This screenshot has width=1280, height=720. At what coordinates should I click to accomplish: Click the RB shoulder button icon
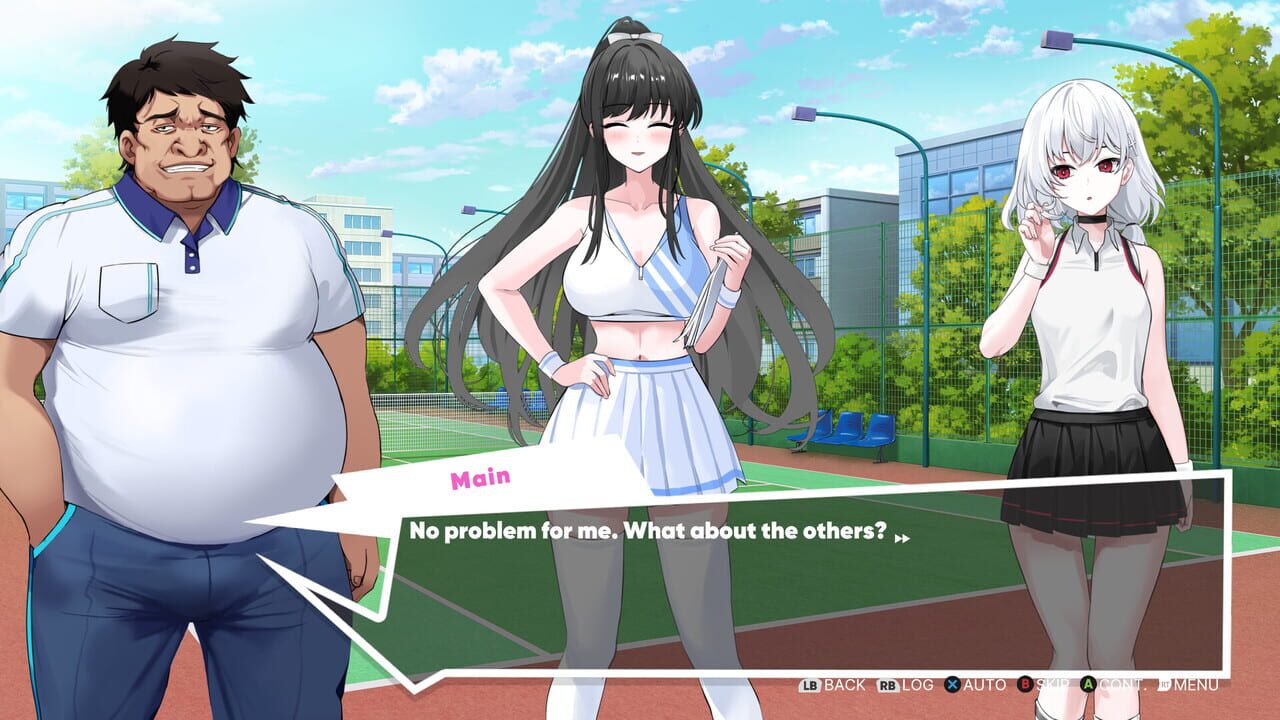(885, 687)
